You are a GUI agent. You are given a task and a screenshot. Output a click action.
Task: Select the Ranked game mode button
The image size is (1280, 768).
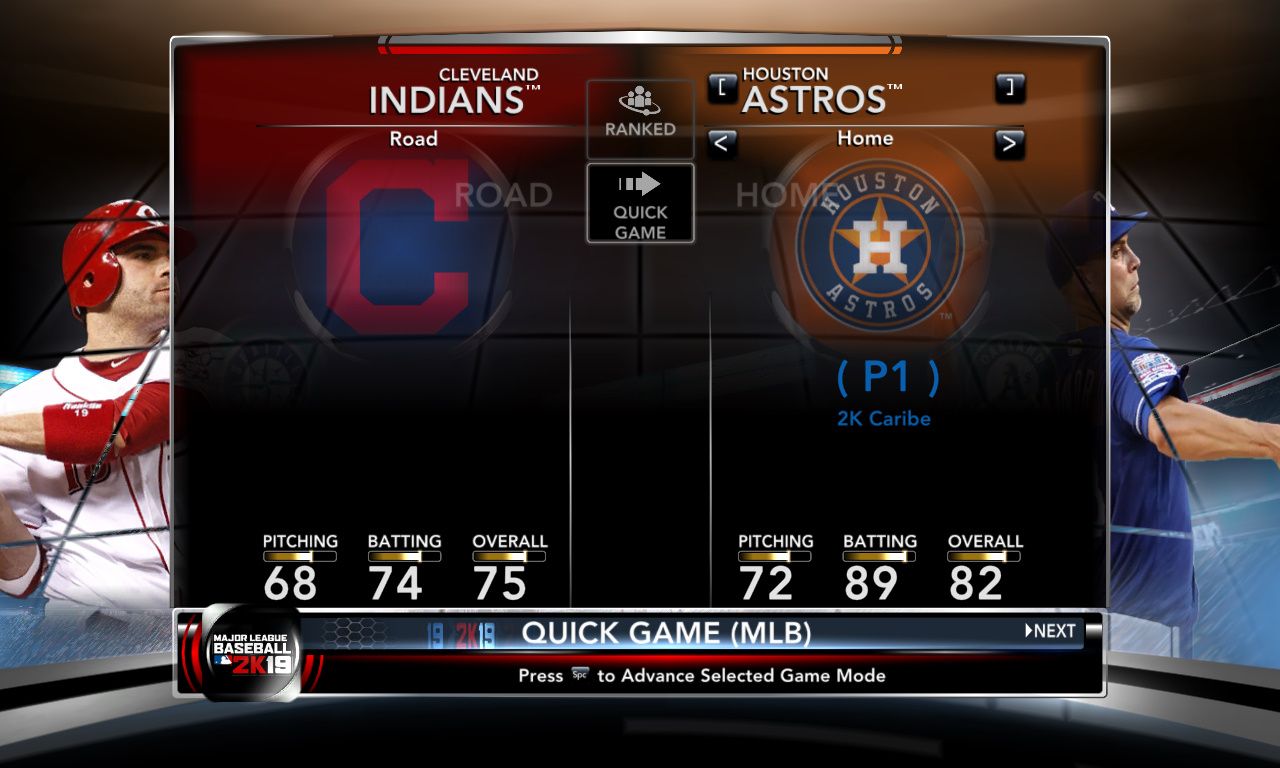[x=640, y=117]
